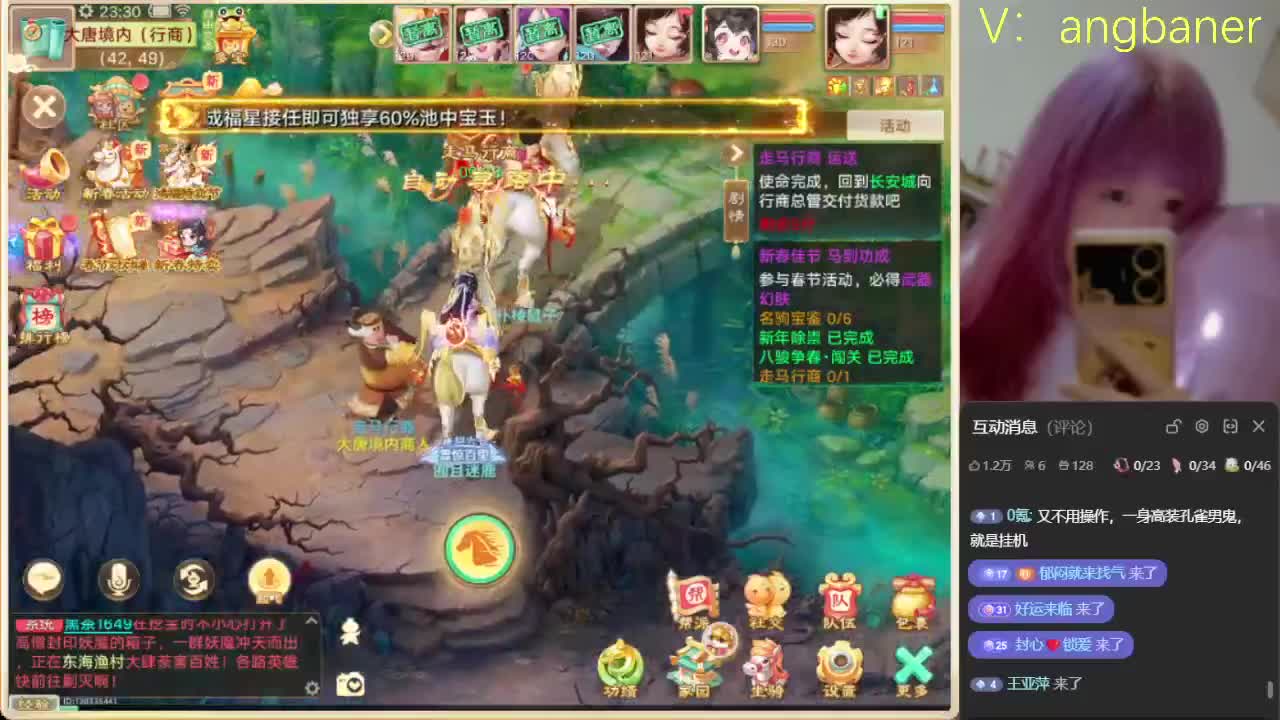
Task: Open the 社交 social icon
Action: click(767, 601)
